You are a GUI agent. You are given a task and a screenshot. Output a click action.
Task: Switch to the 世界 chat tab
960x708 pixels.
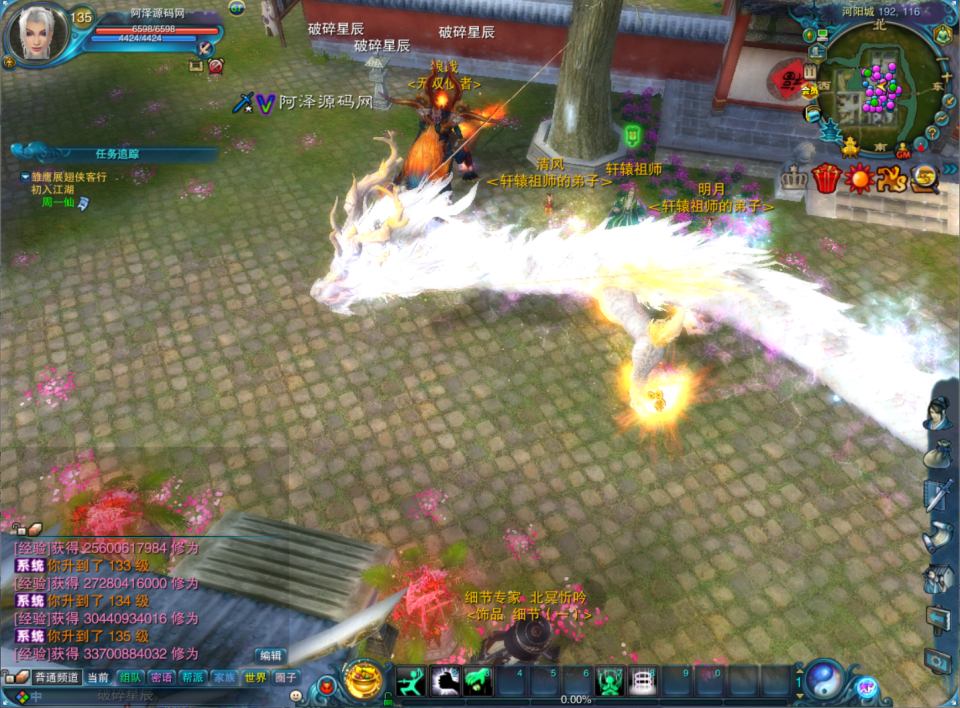coord(255,677)
